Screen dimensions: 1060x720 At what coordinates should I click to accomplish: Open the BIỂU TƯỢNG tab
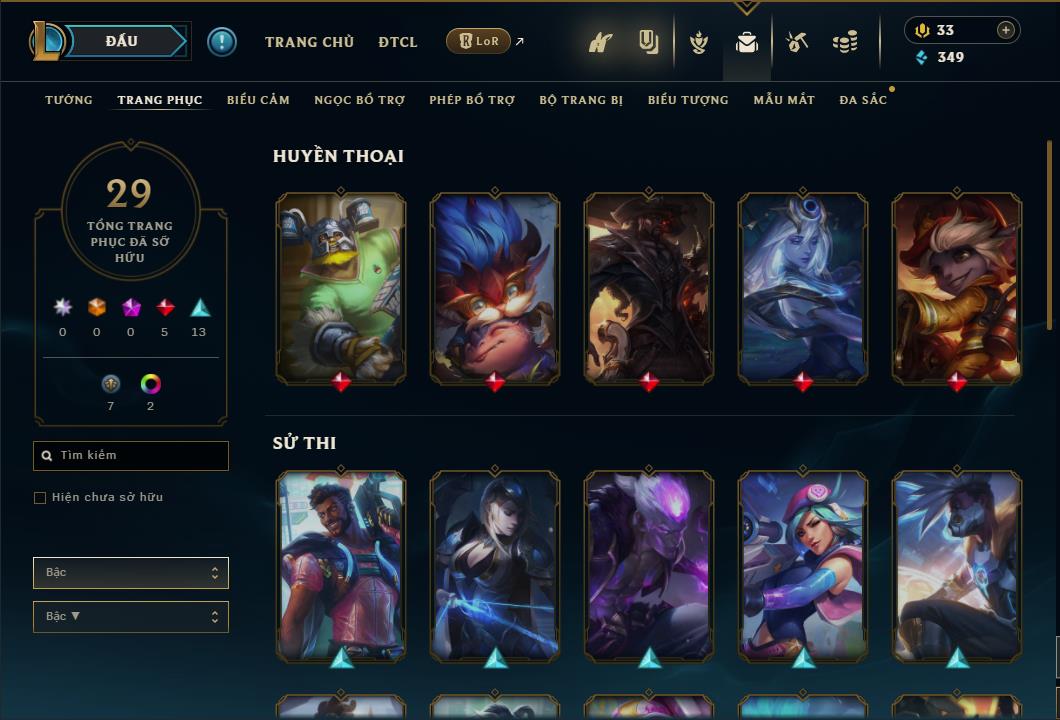point(688,100)
